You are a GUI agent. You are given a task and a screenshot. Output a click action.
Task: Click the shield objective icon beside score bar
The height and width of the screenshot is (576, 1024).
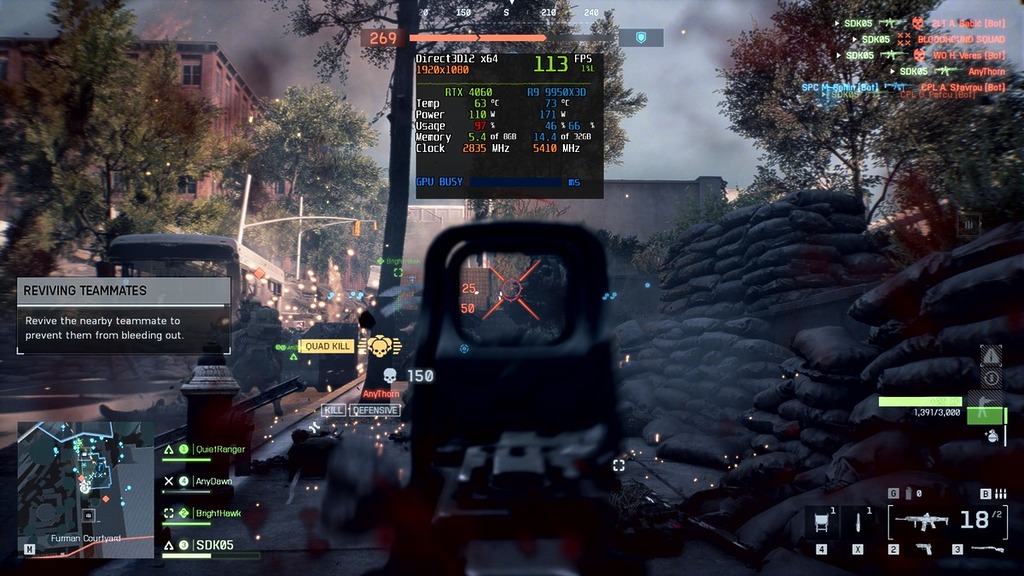click(641, 38)
